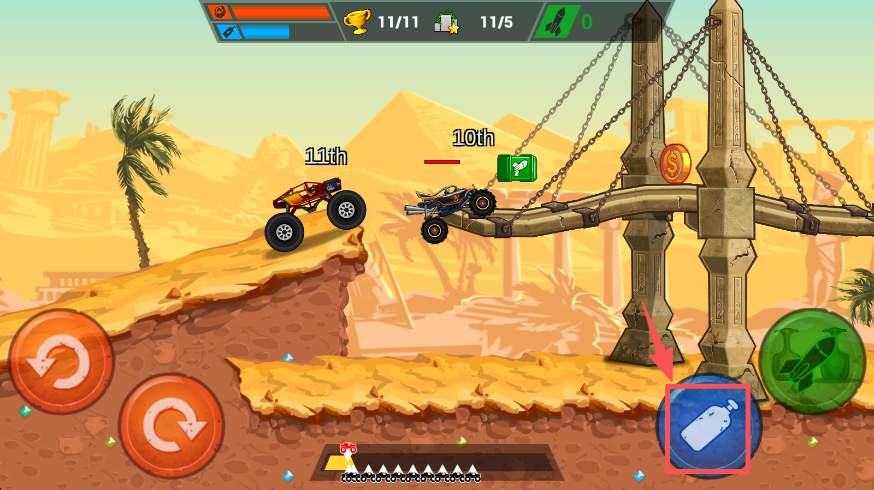Tilt the car backward with the counter-clockwise arrow
874x490 pixels.
coord(60,362)
